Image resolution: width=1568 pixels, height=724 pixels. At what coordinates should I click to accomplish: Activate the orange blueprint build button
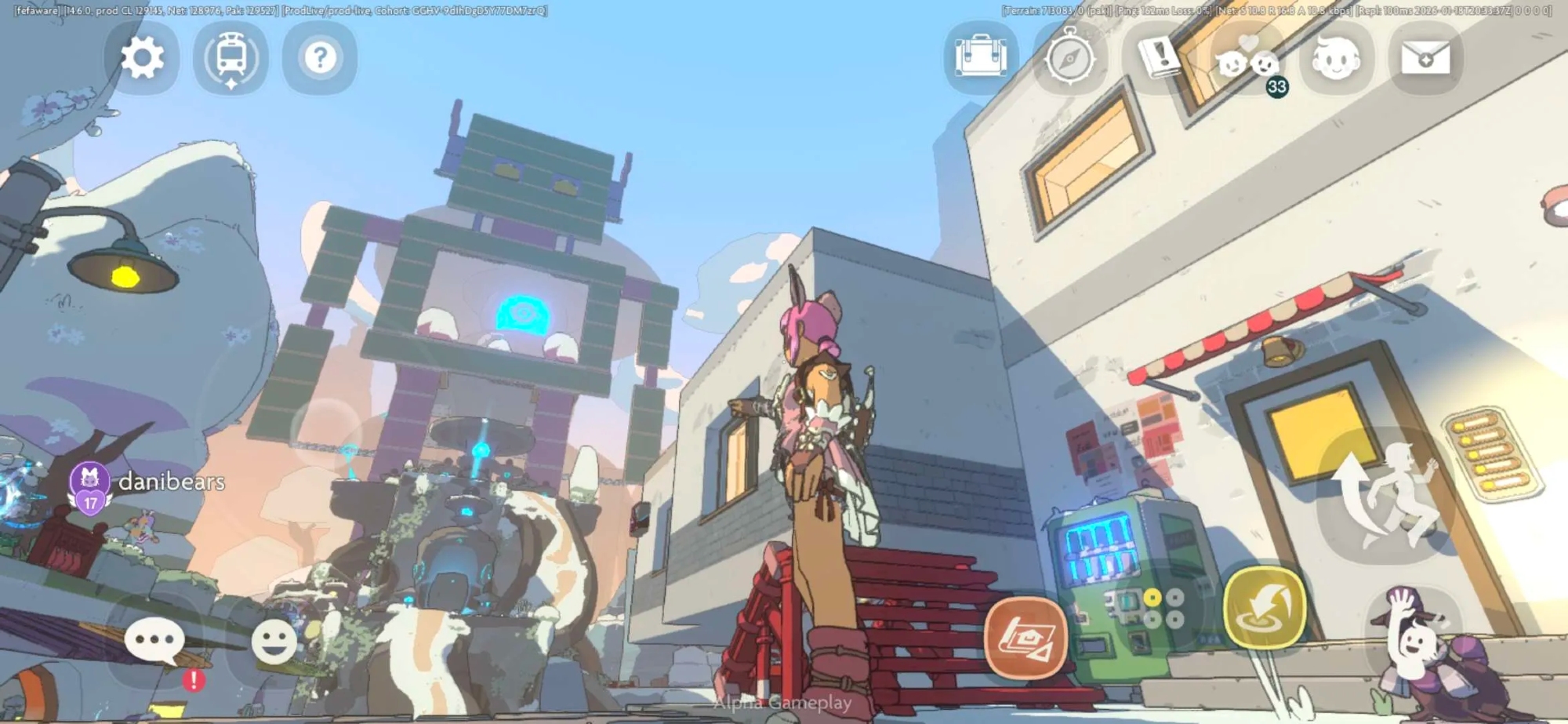coord(1025,638)
